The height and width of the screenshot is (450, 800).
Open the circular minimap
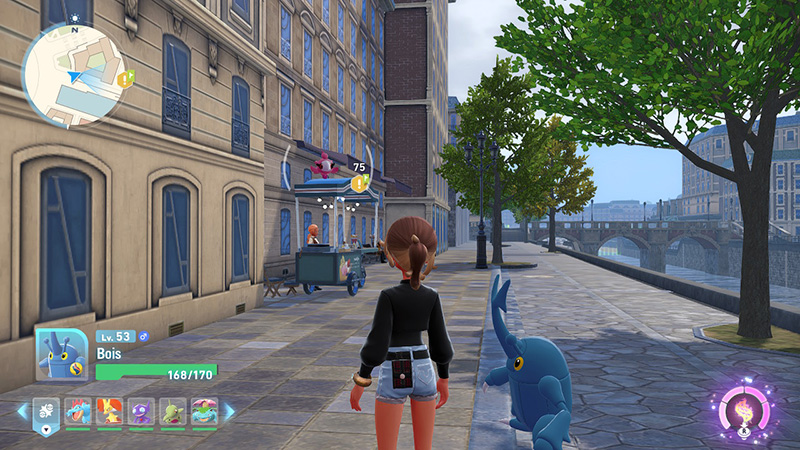click(x=73, y=76)
